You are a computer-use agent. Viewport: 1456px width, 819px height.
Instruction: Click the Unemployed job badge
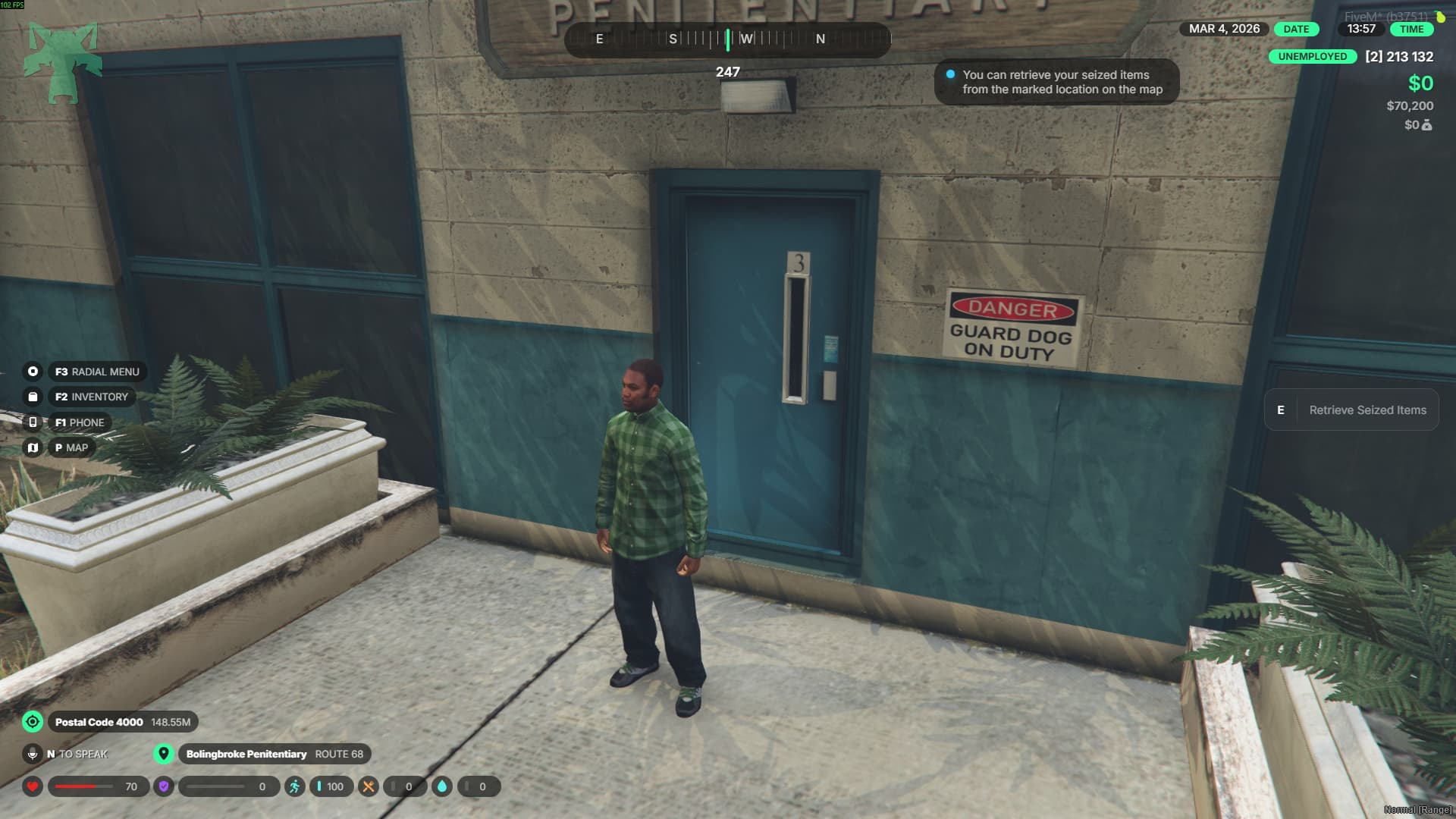[x=1312, y=56]
